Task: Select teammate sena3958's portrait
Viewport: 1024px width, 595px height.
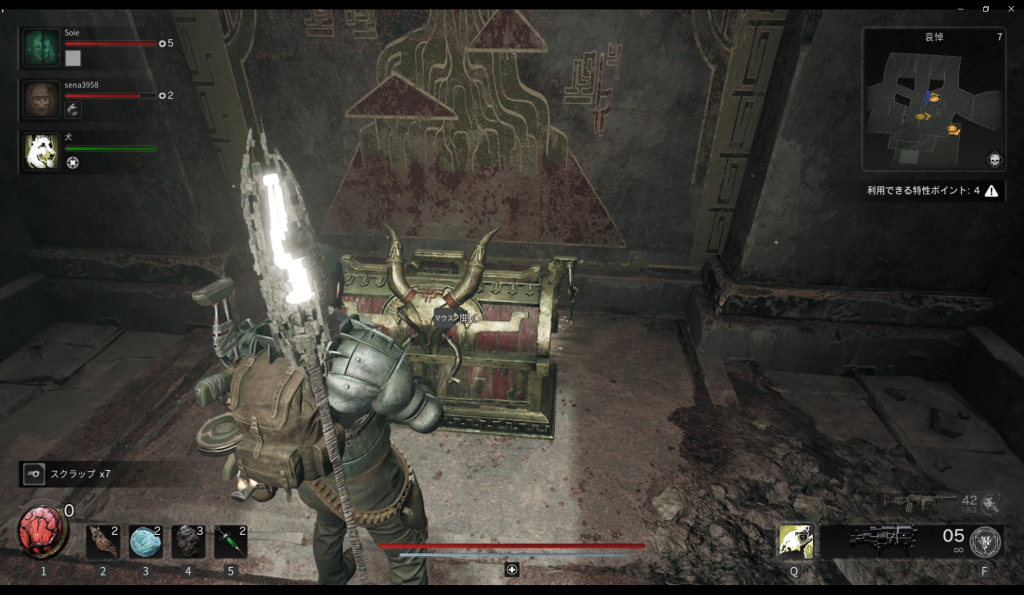Action: [41, 100]
